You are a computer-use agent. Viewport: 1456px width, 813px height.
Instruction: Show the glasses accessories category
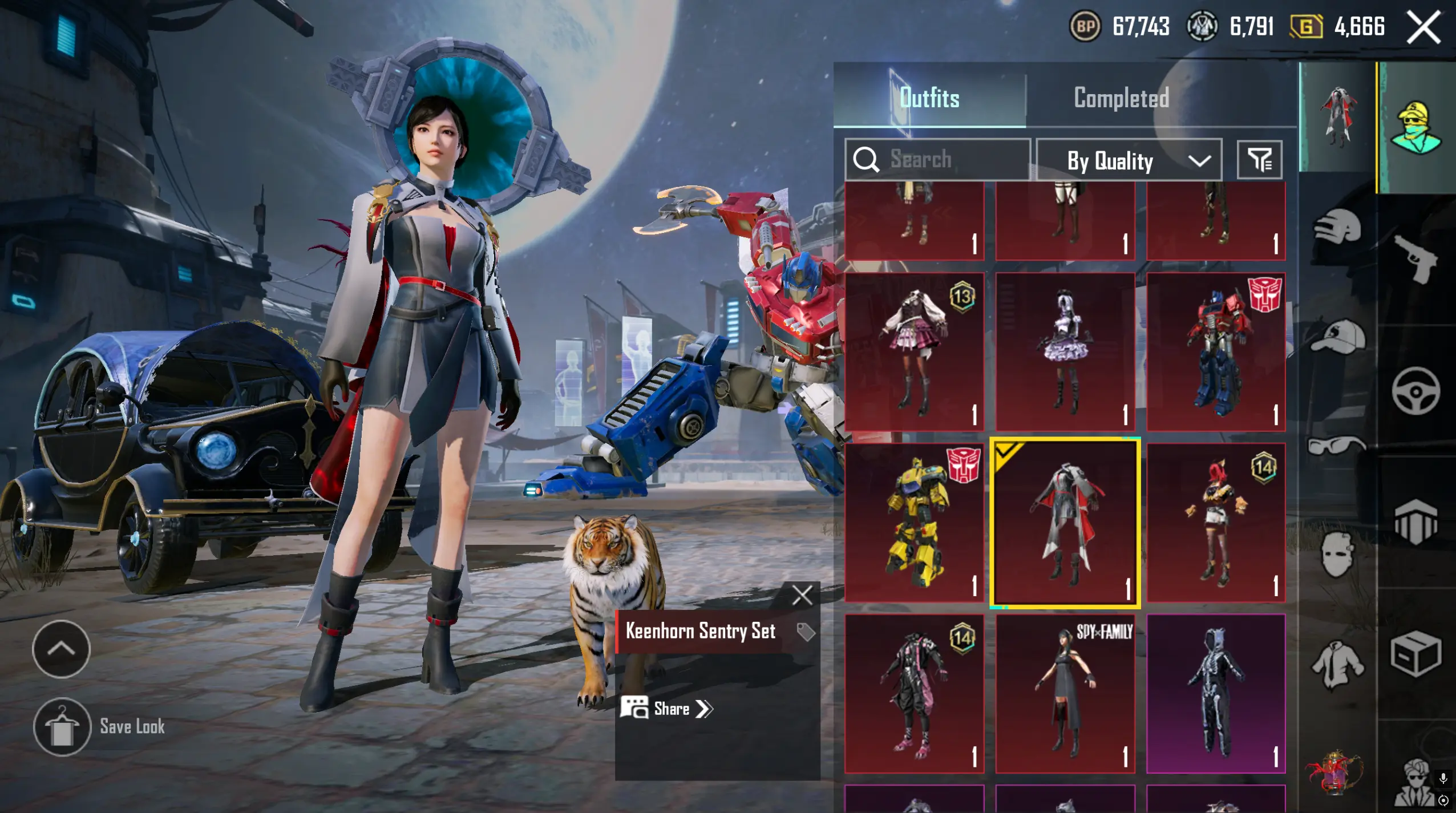pos(1336,445)
